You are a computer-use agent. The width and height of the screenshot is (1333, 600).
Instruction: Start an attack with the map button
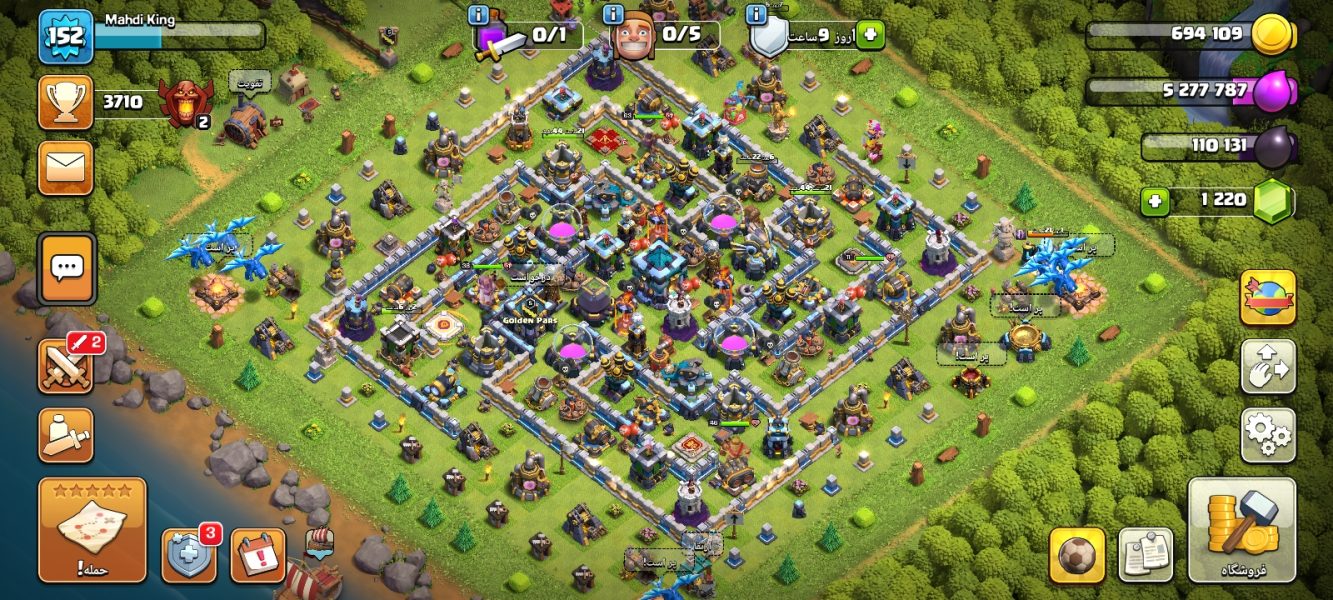coord(92,529)
